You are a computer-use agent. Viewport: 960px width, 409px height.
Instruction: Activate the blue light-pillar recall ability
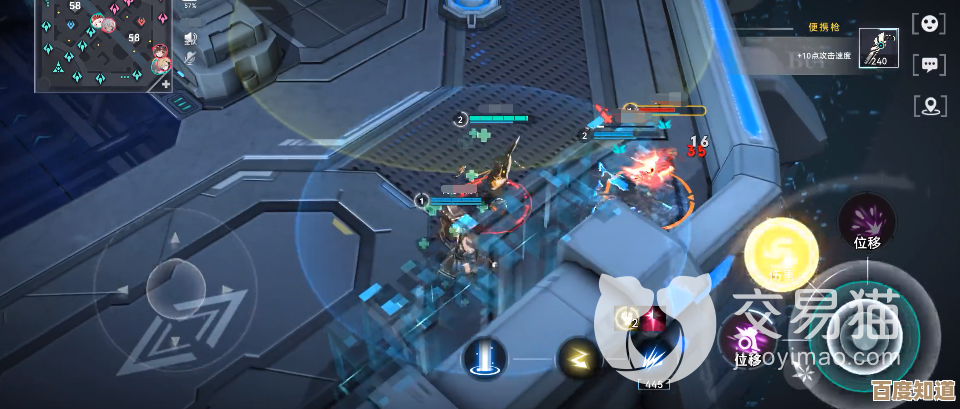(x=485, y=357)
